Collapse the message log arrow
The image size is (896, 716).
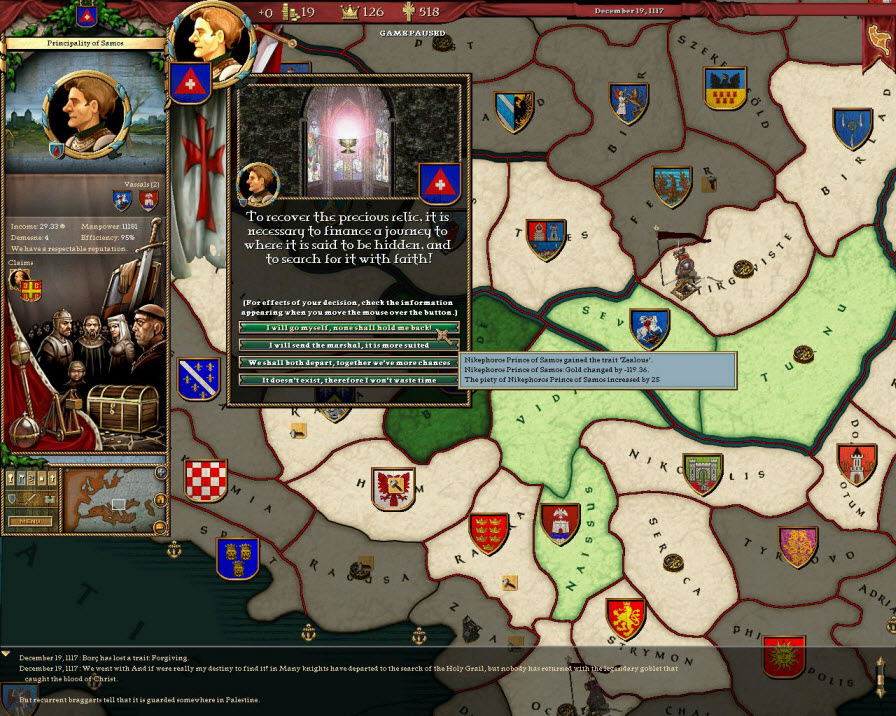[7, 654]
